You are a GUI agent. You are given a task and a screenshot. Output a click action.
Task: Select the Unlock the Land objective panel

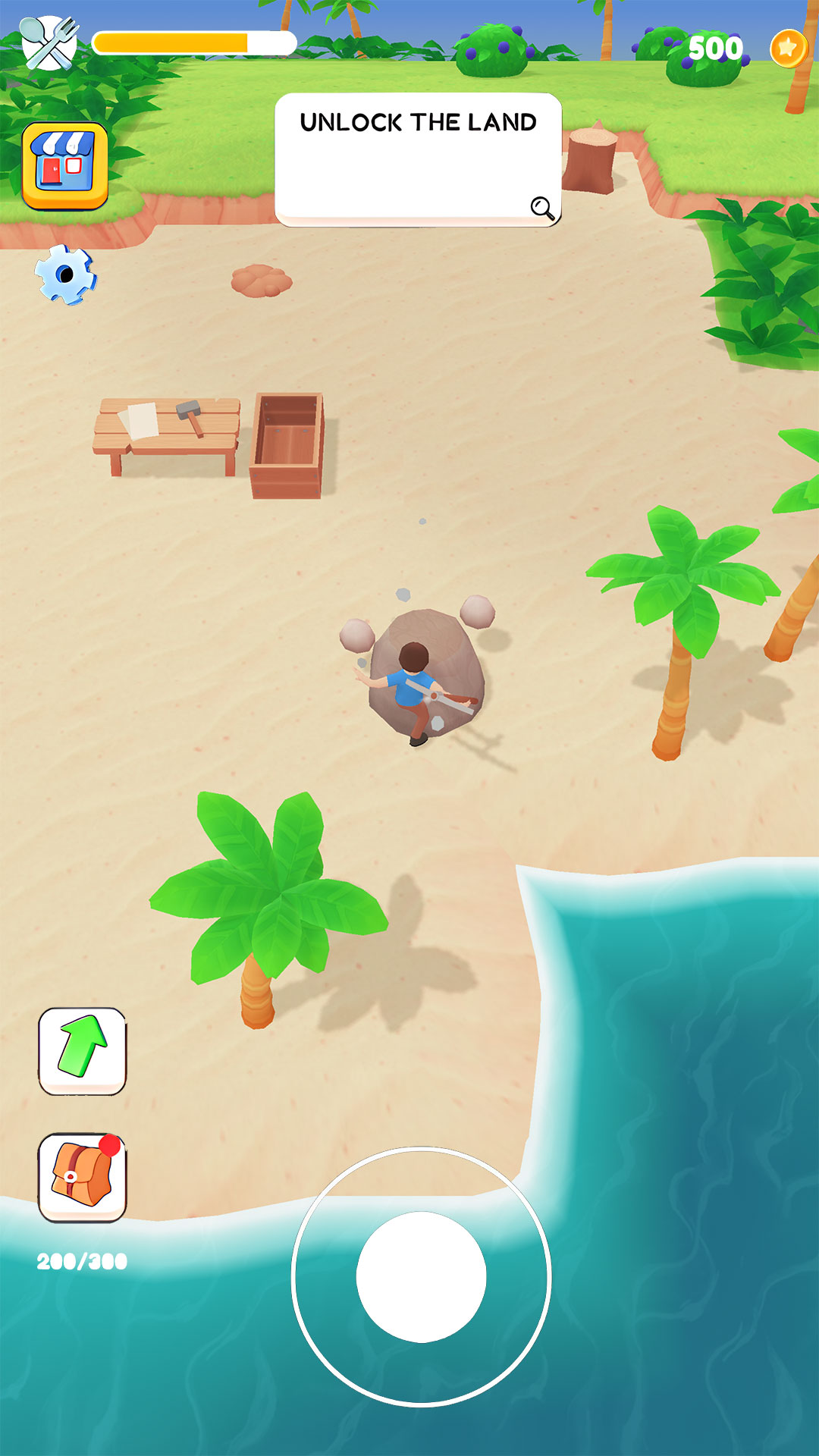click(x=418, y=159)
